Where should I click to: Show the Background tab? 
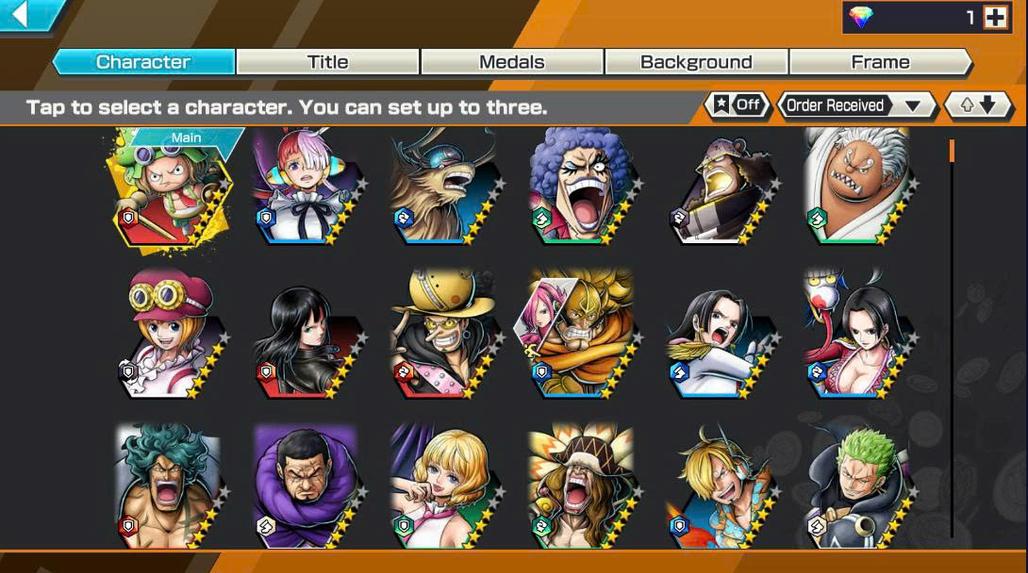(696, 62)
